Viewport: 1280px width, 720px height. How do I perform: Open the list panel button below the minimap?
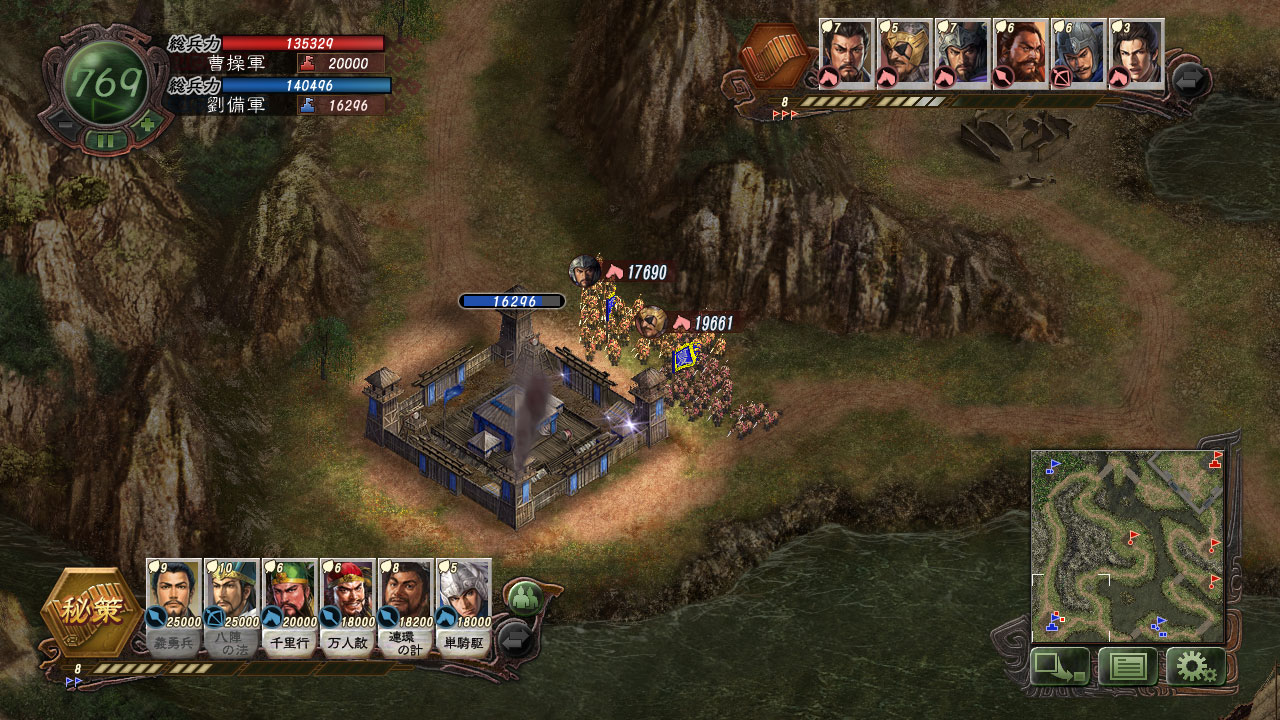(x=1127, y=666)
